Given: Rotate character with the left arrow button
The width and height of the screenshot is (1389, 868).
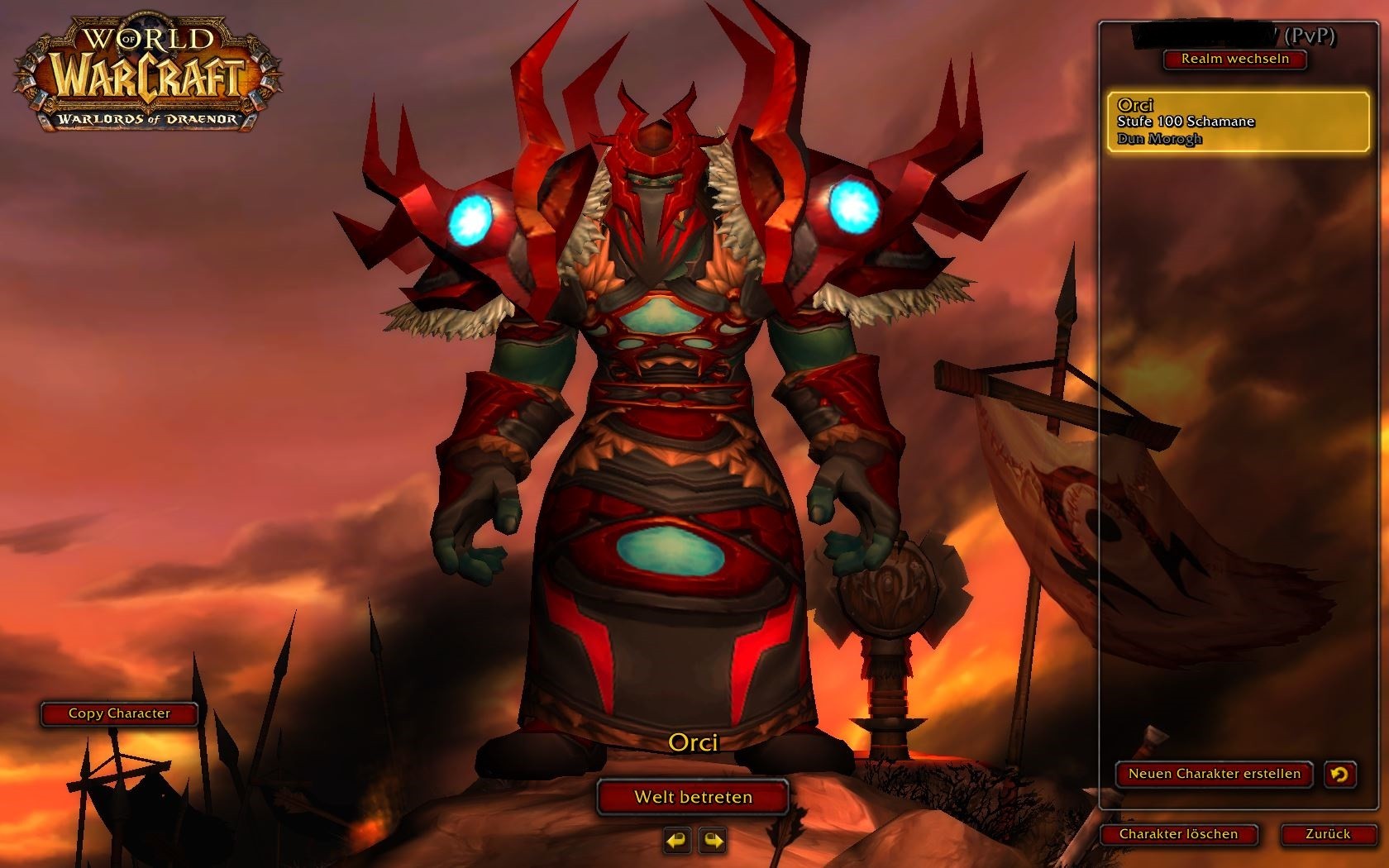Looking at the screenshot, I should 676,841.
